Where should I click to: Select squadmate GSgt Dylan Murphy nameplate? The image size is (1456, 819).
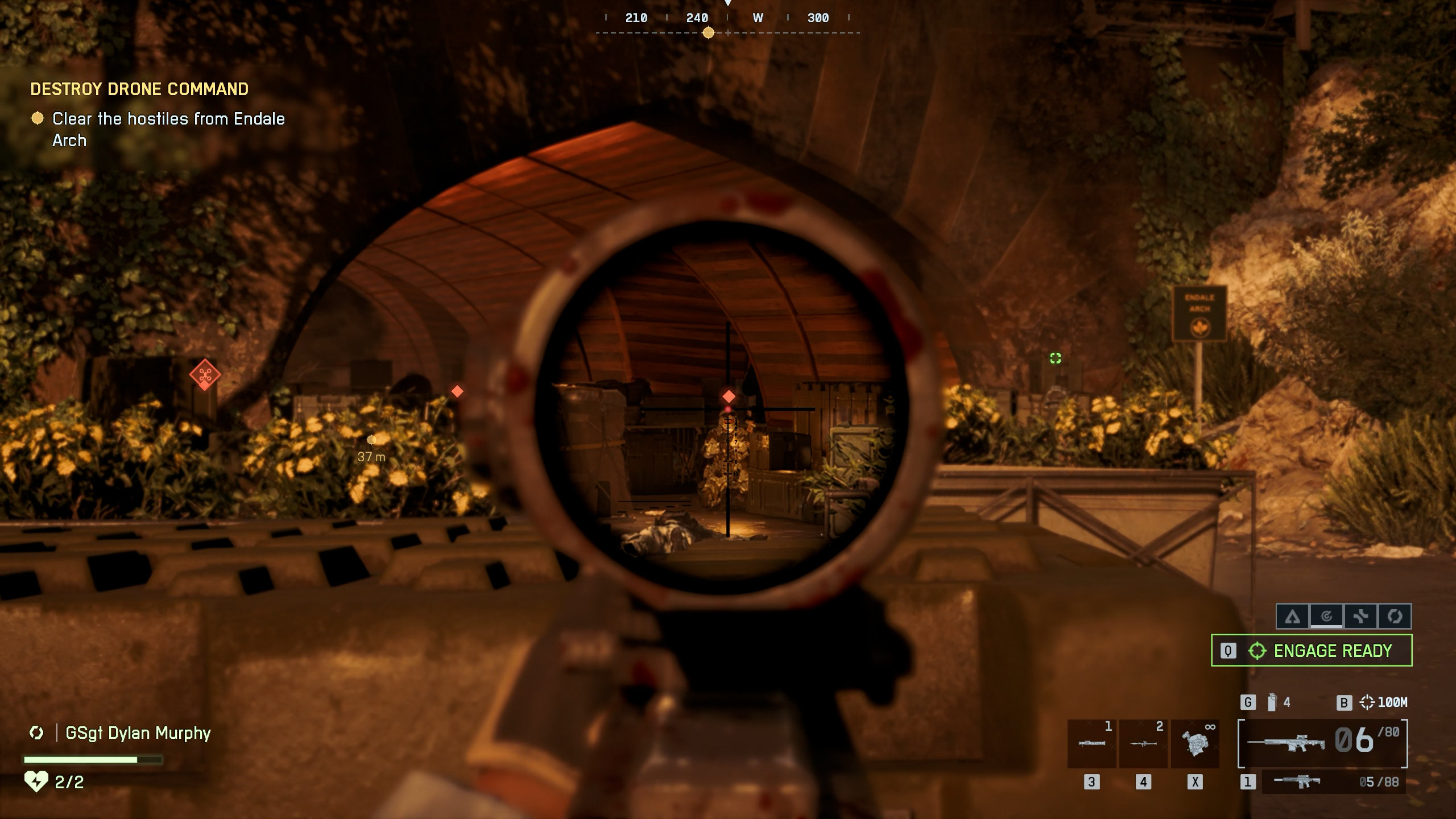click(138, 733)
